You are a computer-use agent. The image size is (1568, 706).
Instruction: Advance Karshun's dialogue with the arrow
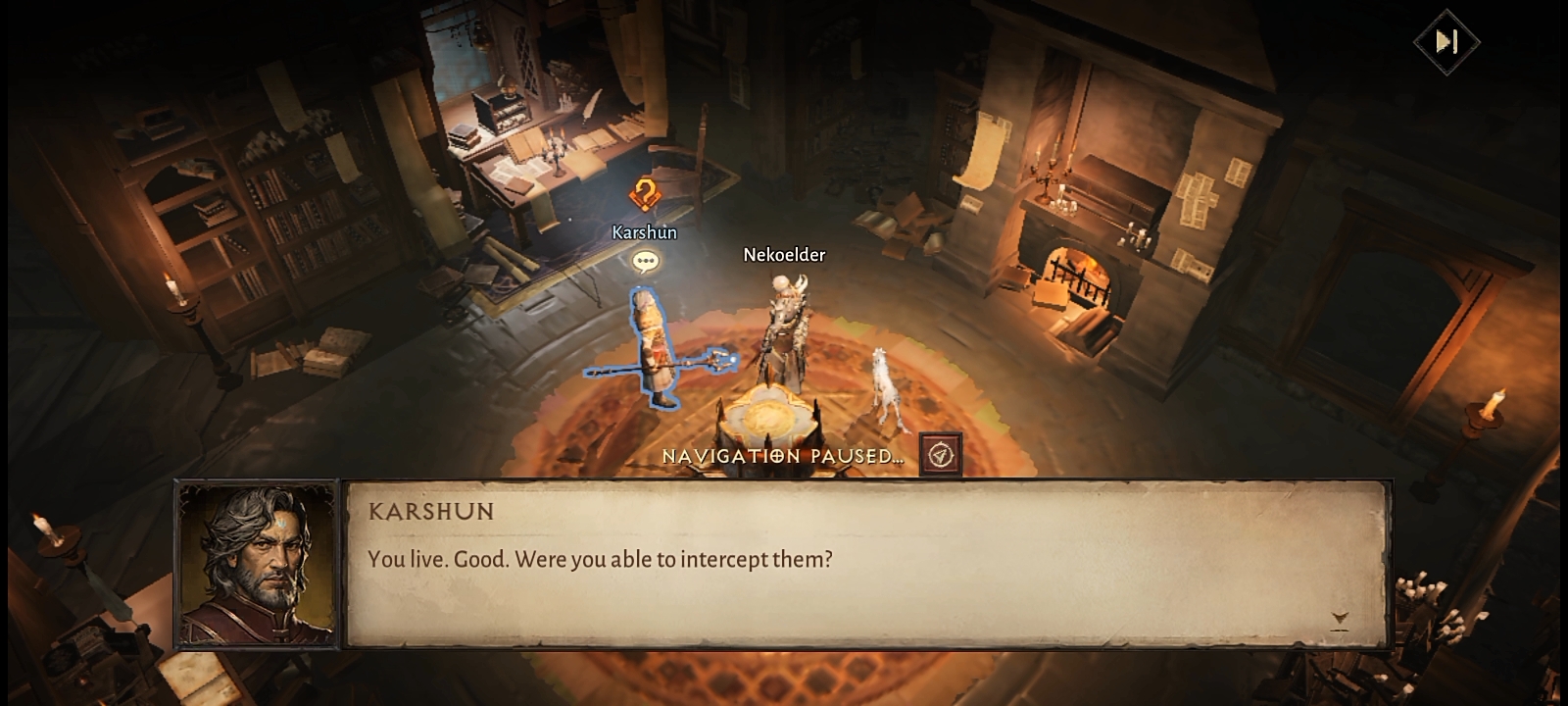1340,619
